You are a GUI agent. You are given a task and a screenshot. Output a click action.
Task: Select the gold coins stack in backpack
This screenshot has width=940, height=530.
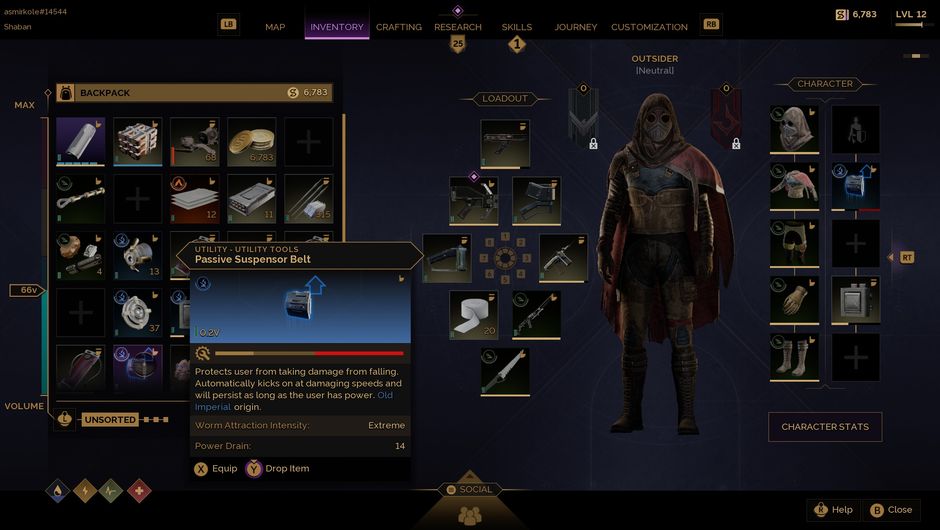[252, 142]
